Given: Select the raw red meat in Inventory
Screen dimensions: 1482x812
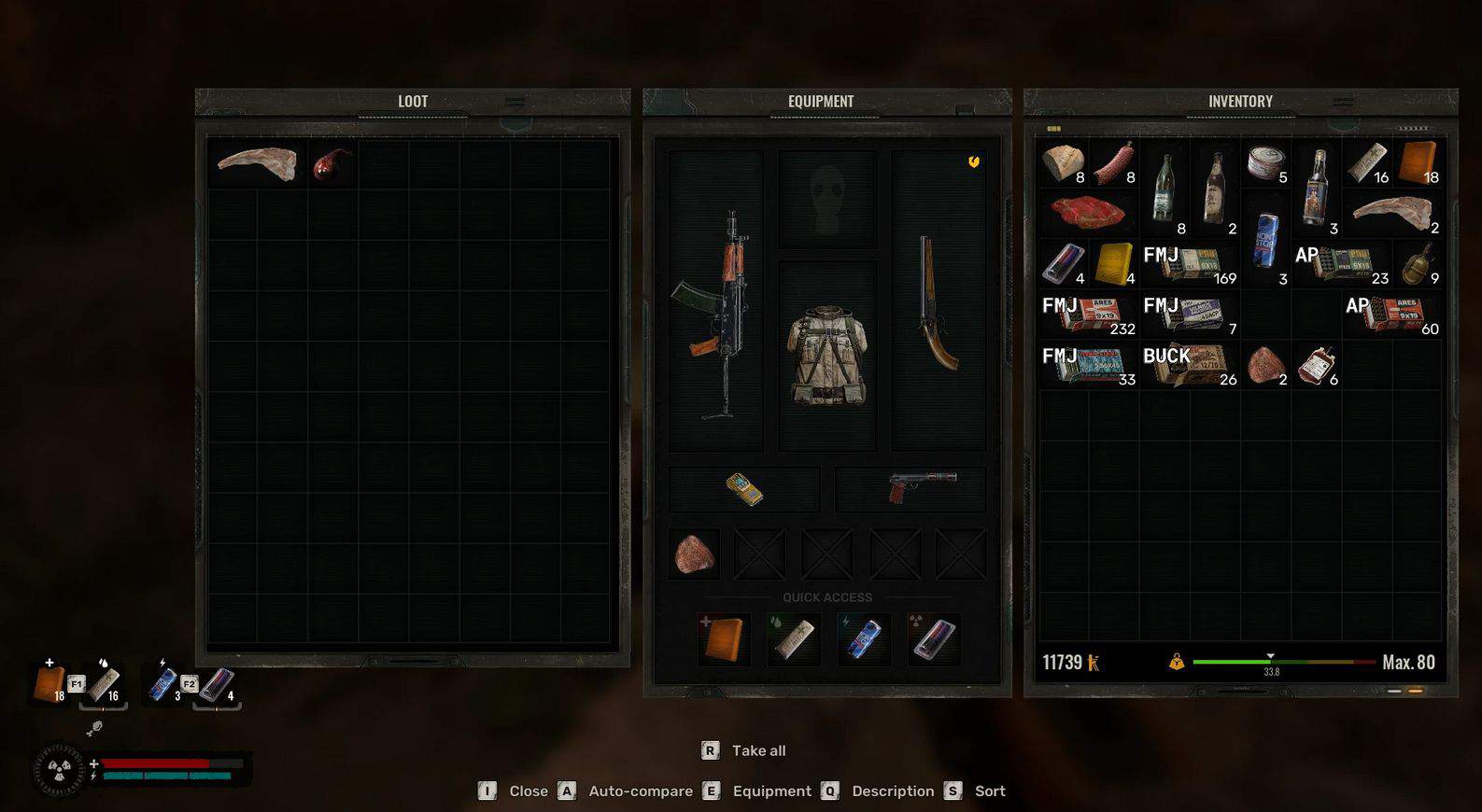Looking at the screenshot, I should 1087,213.
